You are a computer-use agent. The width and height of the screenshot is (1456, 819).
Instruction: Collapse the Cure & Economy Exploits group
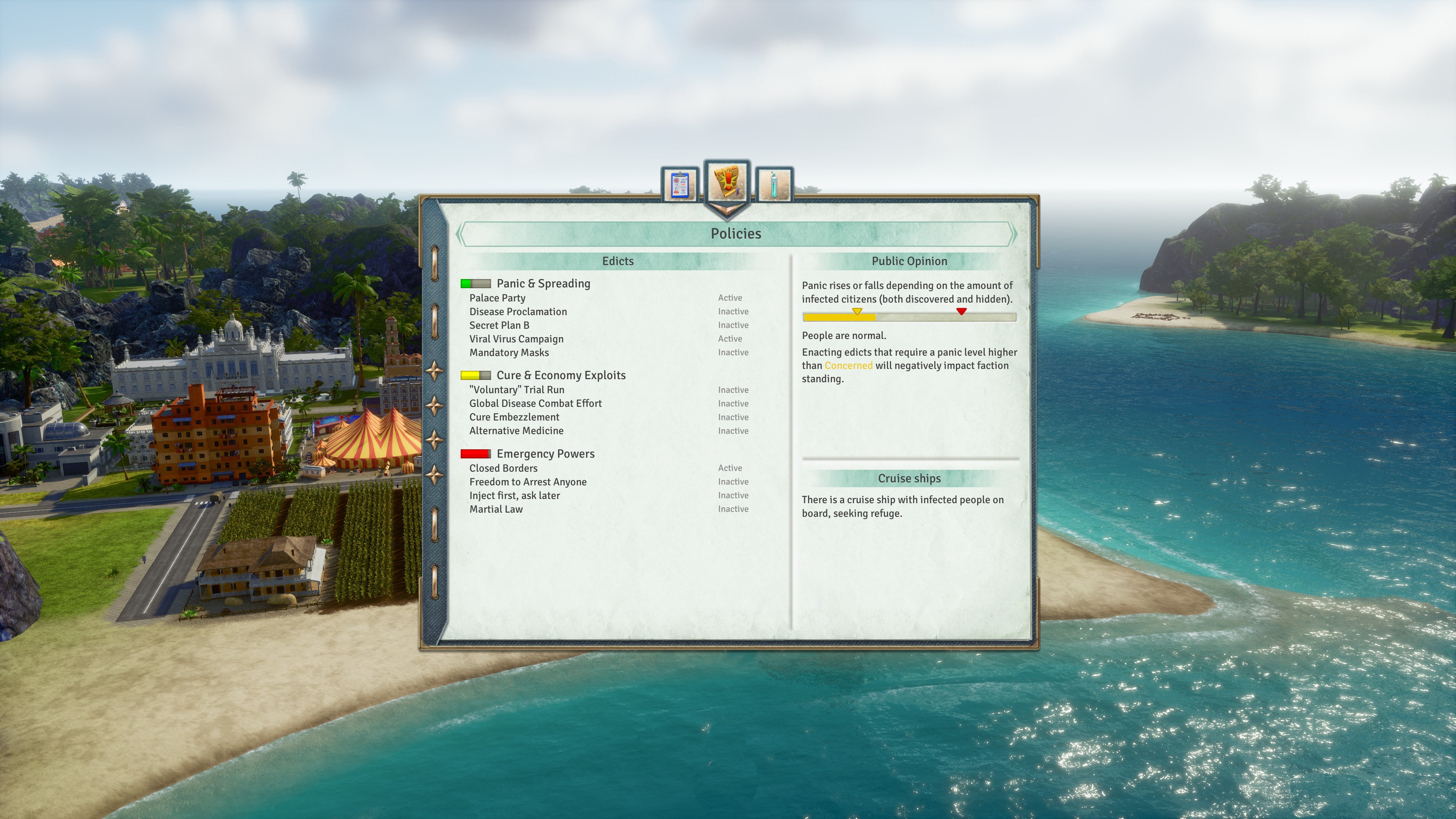click(x=560, y=375)
